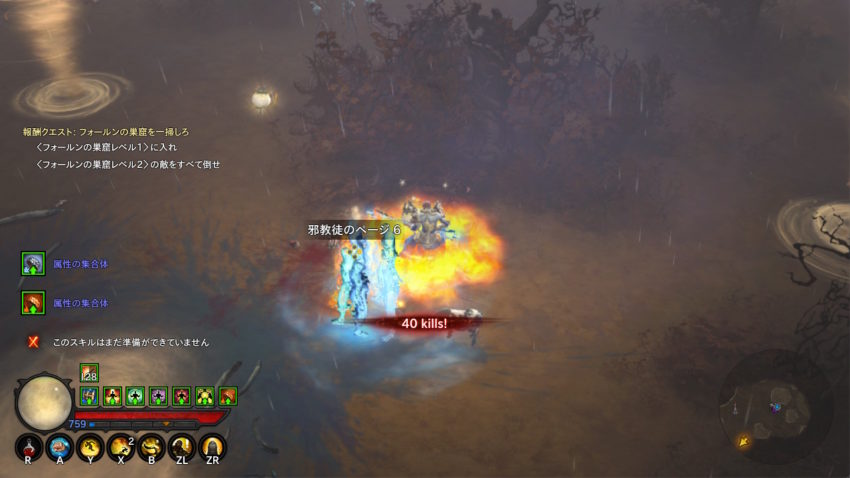This screenshot has height=478, width=850.
Task: Inspect the purple figure buff icon
Action: (158, 396)
